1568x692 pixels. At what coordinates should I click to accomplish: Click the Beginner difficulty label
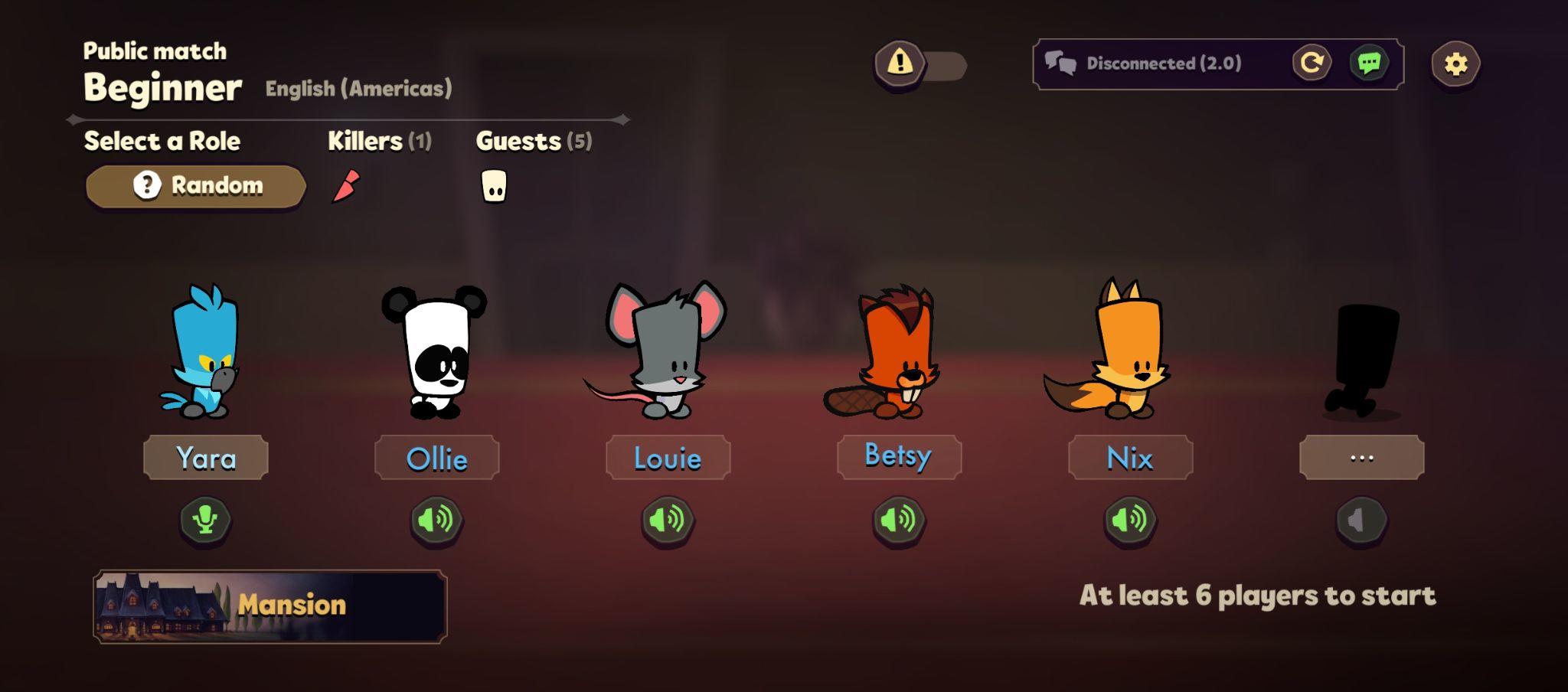(162, 86)
